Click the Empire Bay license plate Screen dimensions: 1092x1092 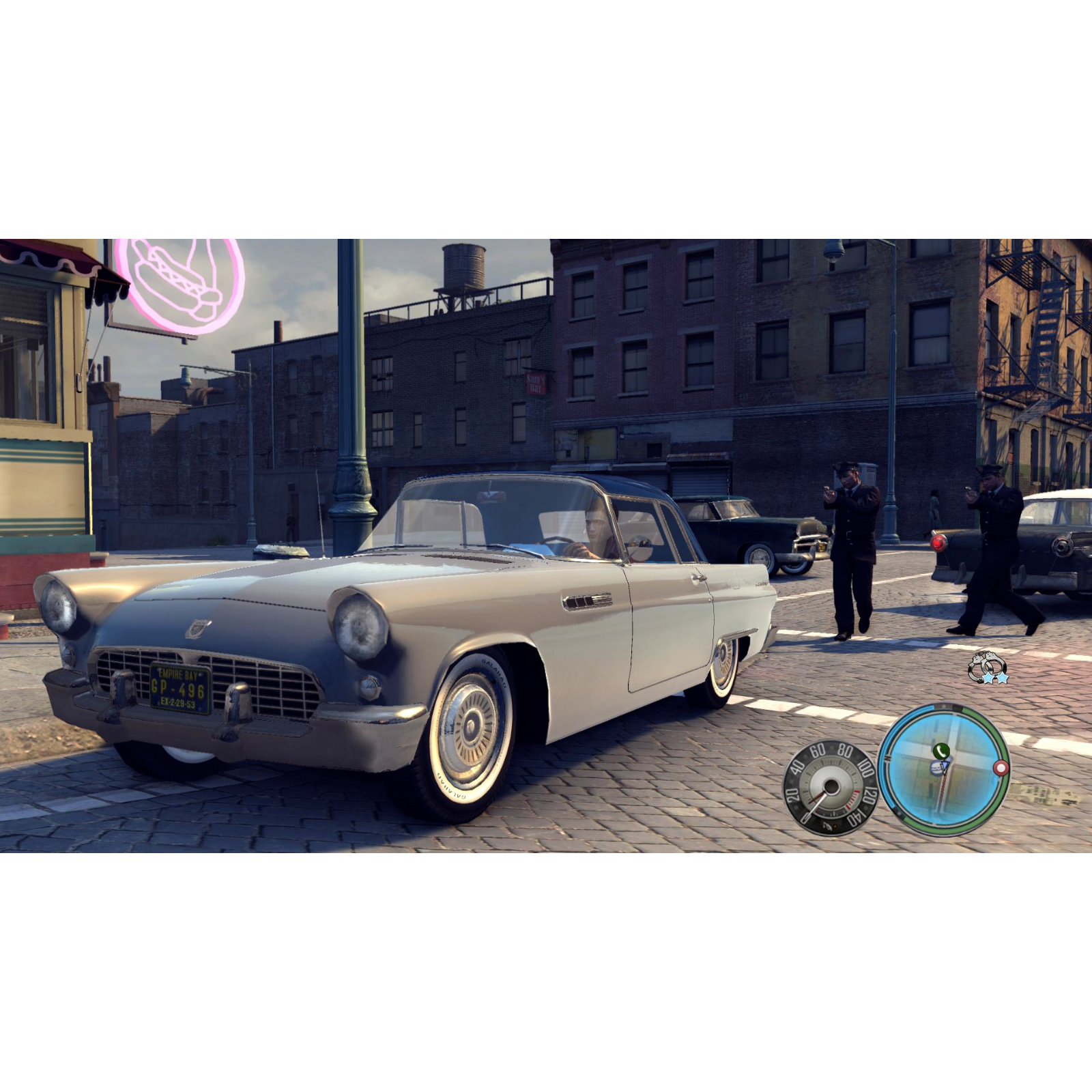tap(179, 689)
